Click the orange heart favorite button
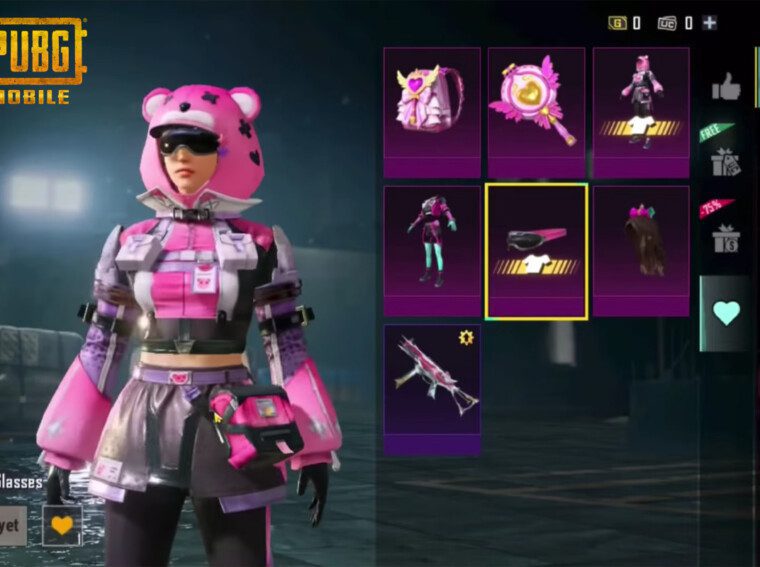The image size is (760, 567). pos(62,525)
